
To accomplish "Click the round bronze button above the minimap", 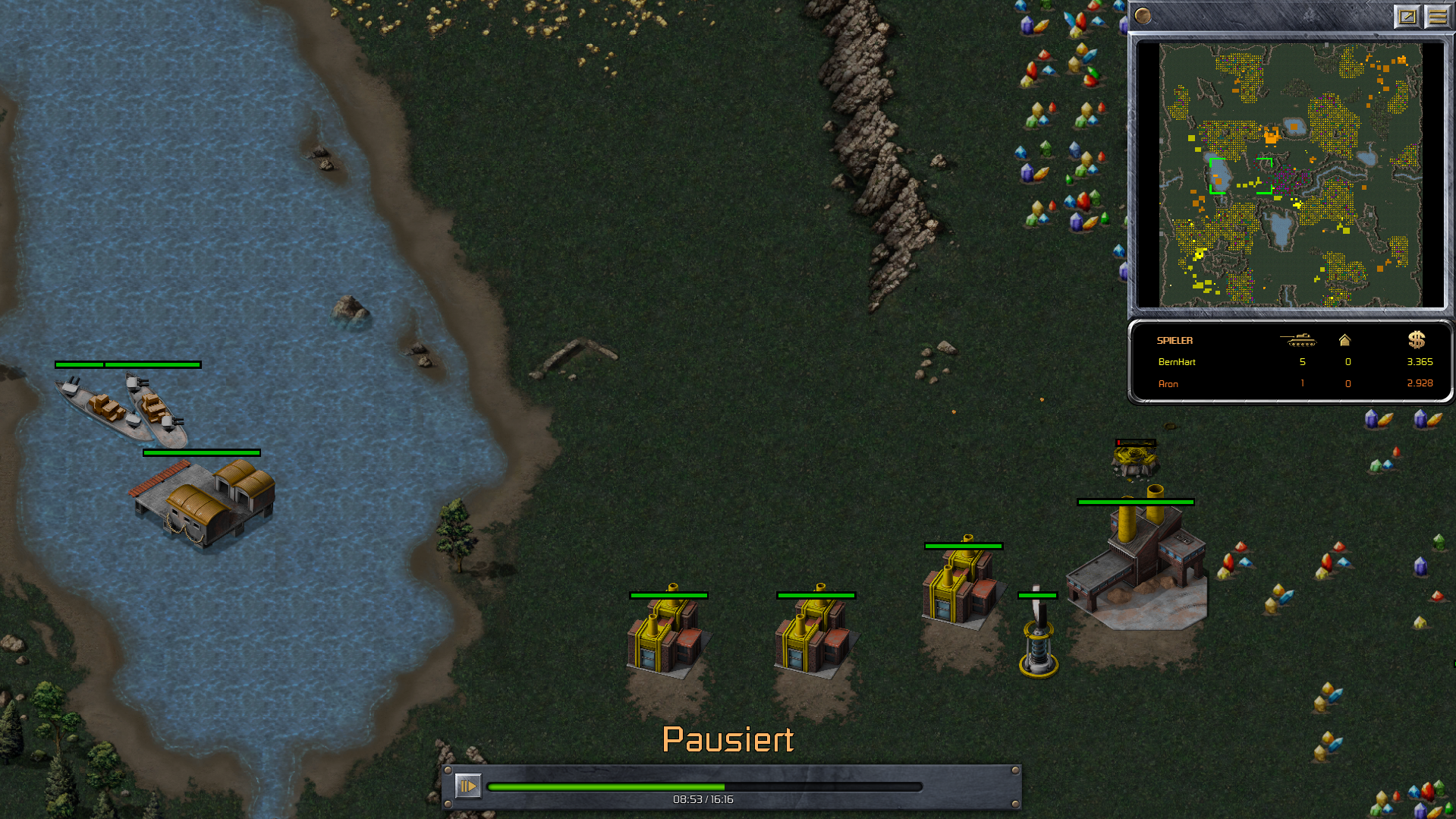I will tap(1143, 15).
